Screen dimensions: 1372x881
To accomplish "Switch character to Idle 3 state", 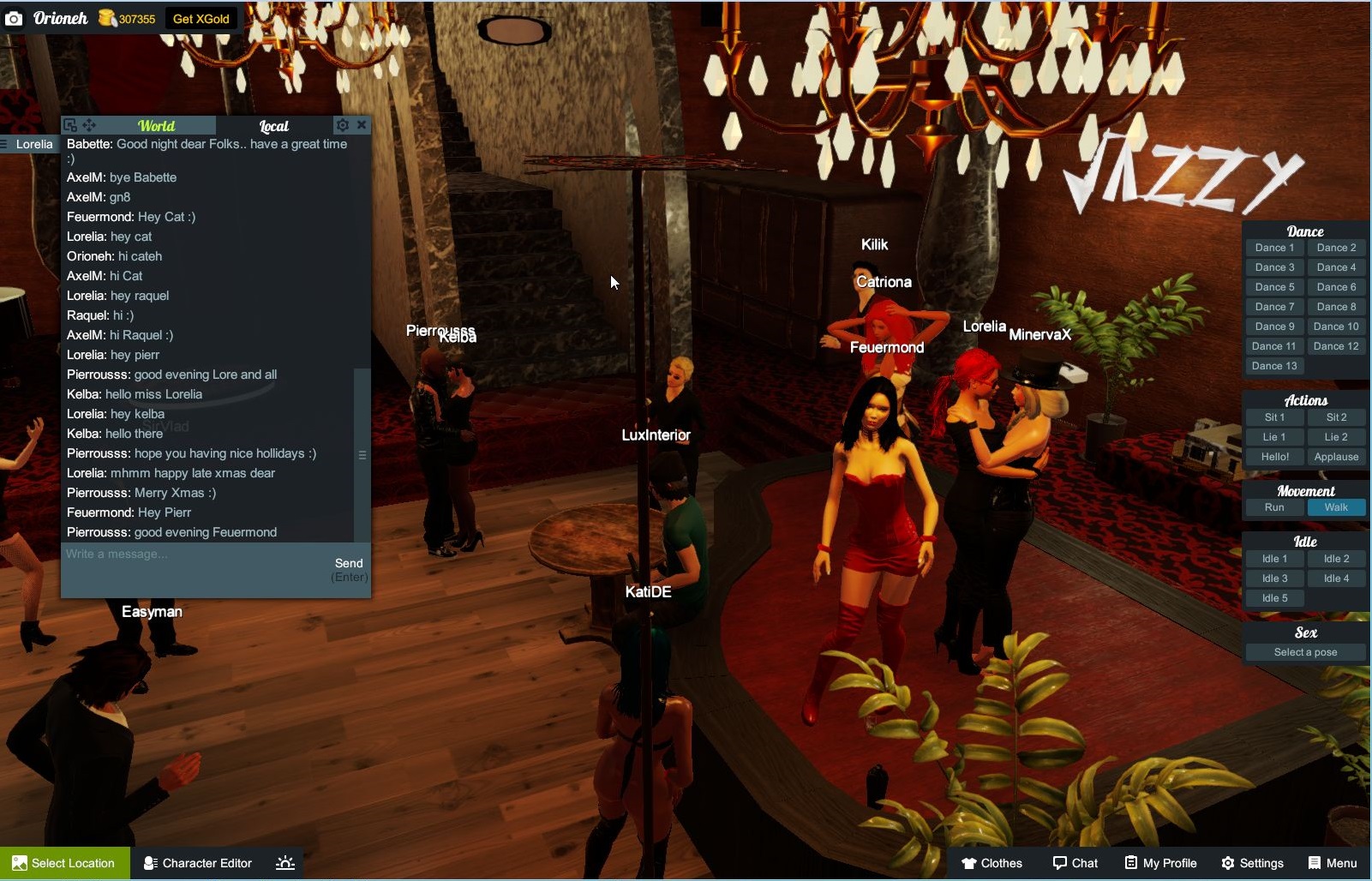I will pyautogui.click(x=1273, y=578).
